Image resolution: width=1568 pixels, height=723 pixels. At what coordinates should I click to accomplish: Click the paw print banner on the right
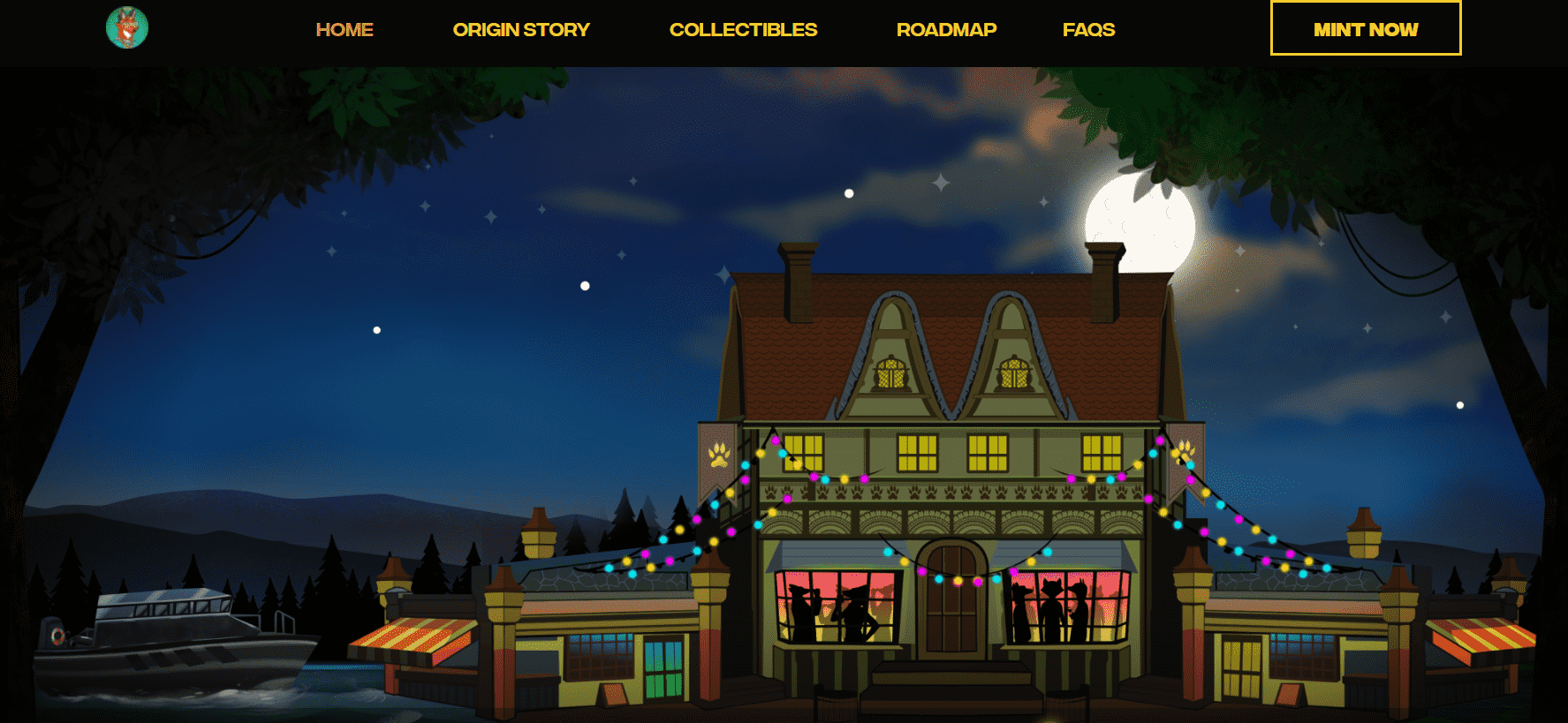click(x=1185, y=453)
